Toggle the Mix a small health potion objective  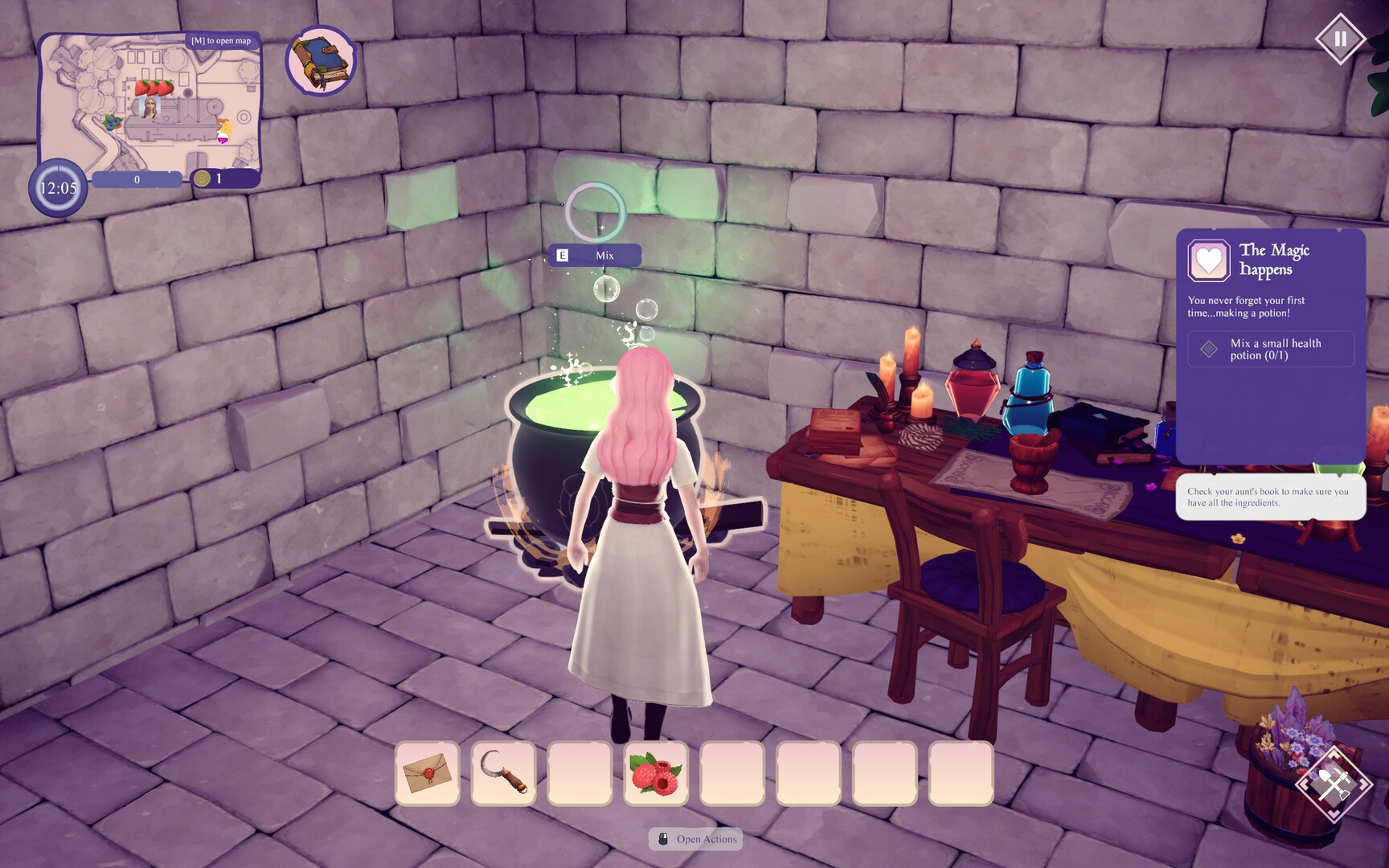click(x=1270, y=349)
